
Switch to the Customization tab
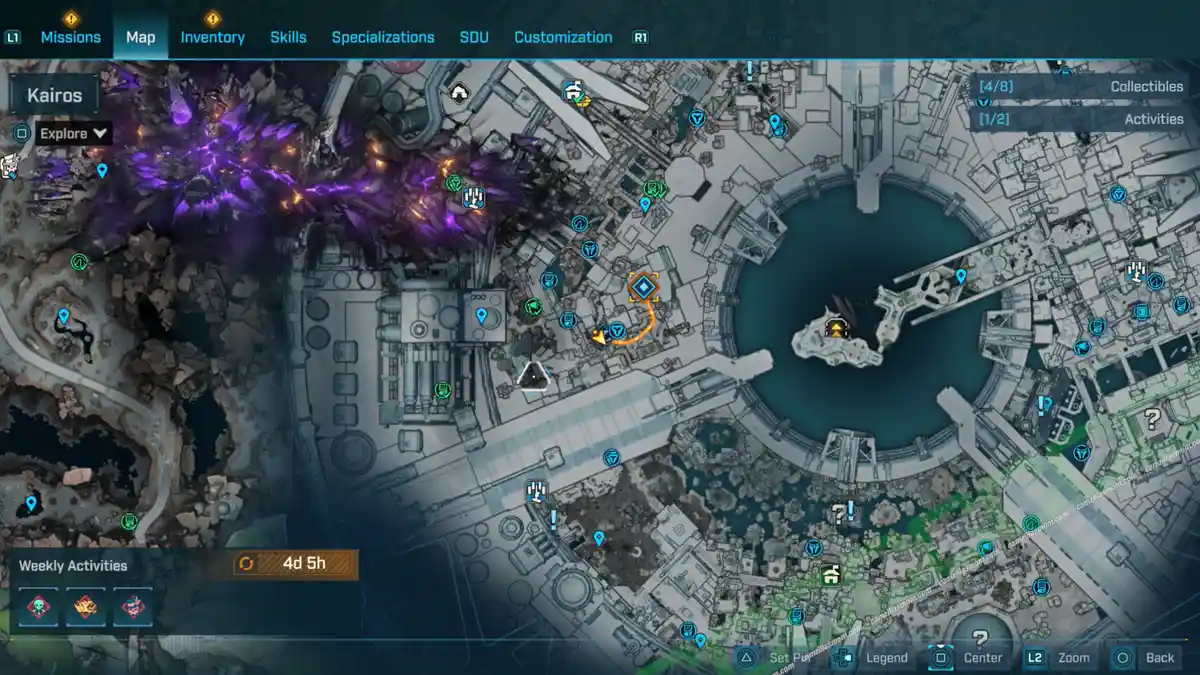click(x=563, y=37)
